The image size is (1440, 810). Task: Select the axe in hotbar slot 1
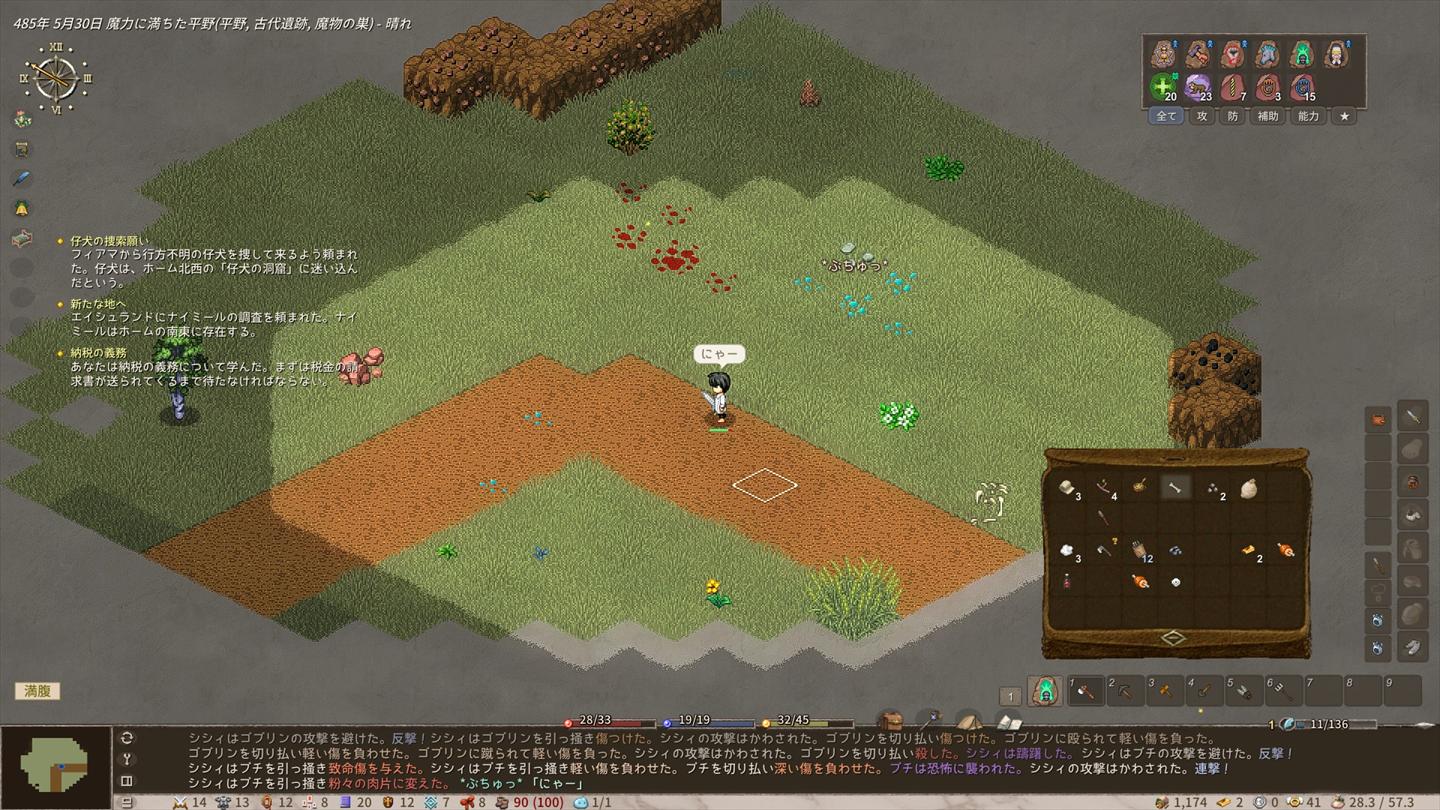click(1086, 691)
